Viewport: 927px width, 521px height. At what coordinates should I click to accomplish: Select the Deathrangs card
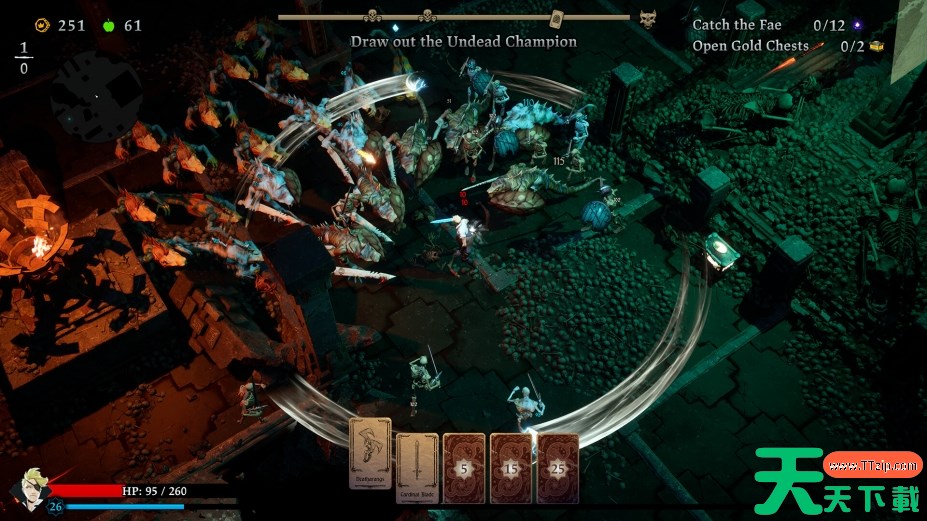[x=370, y=459]
